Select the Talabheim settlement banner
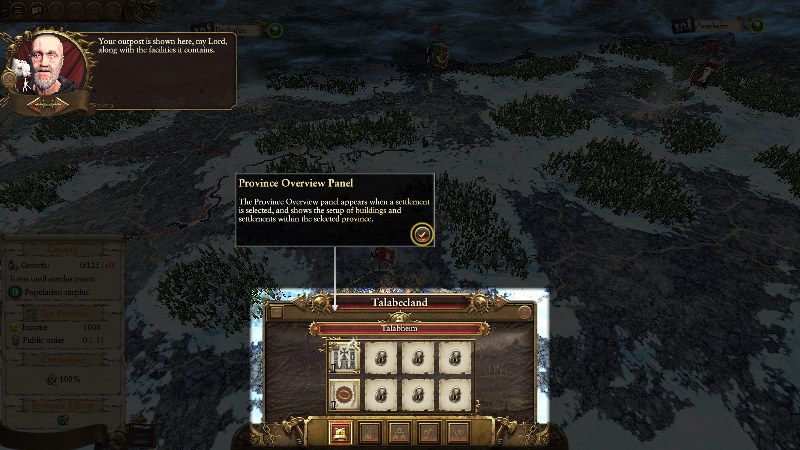The height and width of the screenshot is (450, 800). [x=399, y=328]
